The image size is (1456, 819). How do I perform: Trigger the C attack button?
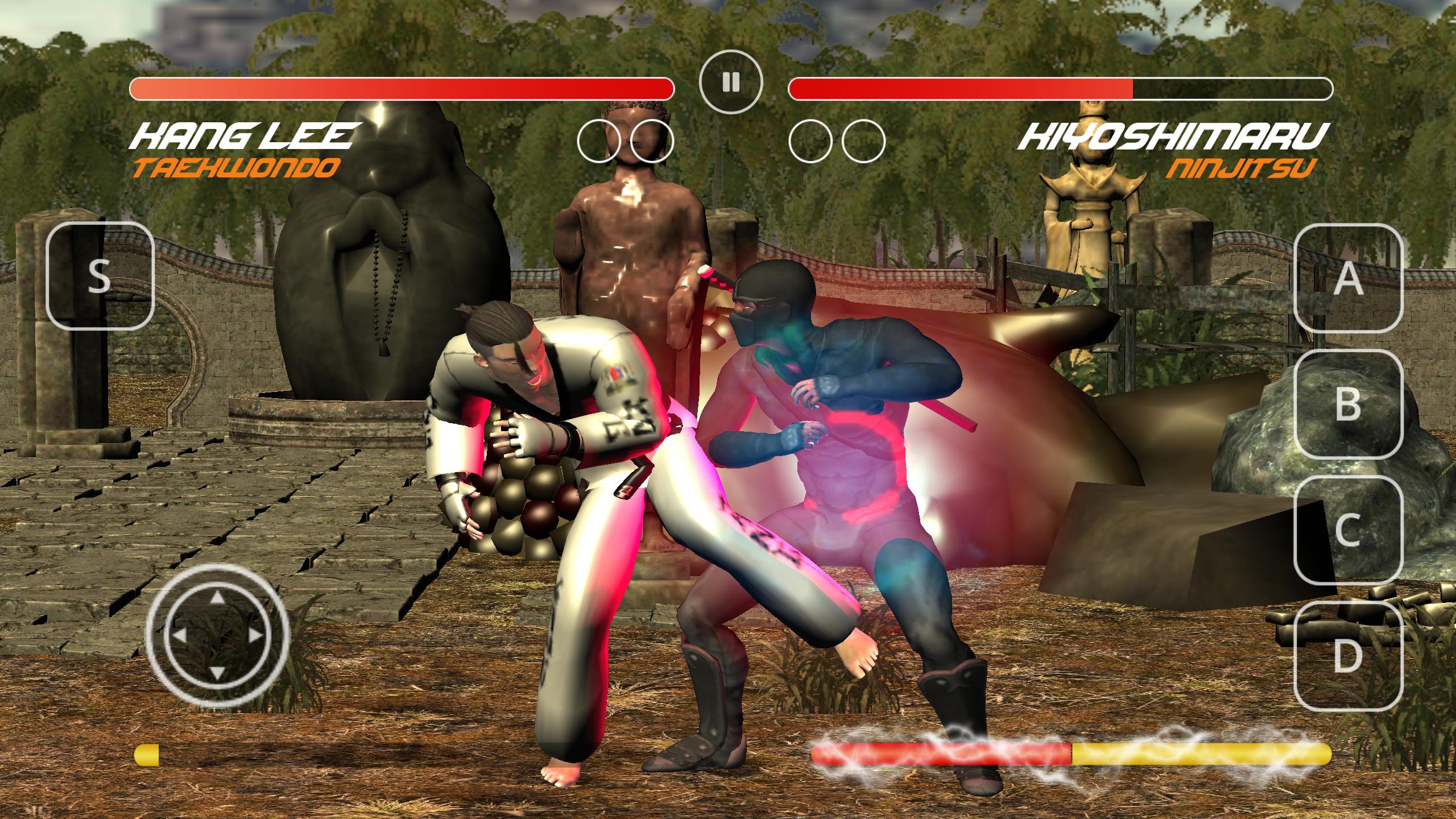pyautogui.click(x=1349, y=530)
